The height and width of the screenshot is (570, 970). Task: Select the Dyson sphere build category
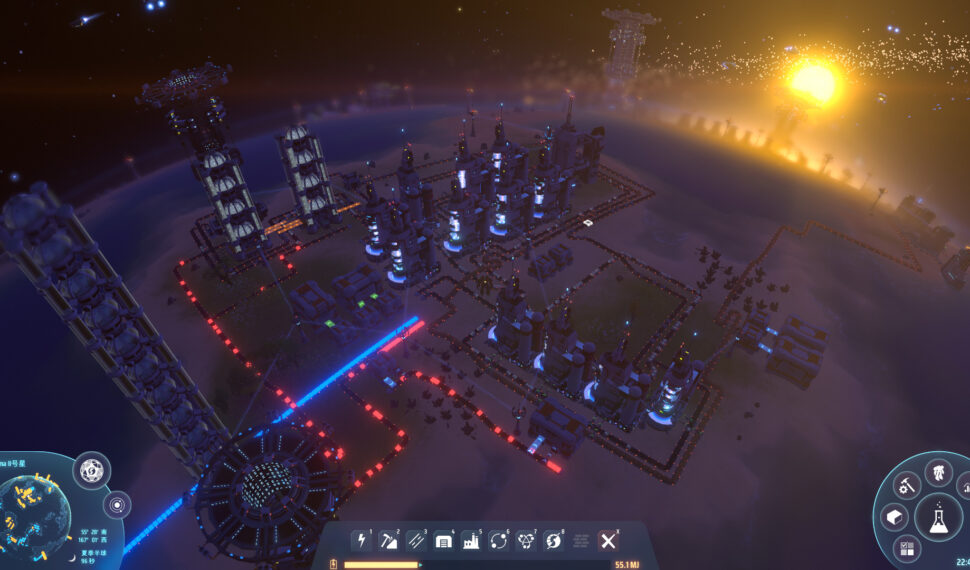coord(553,541)
